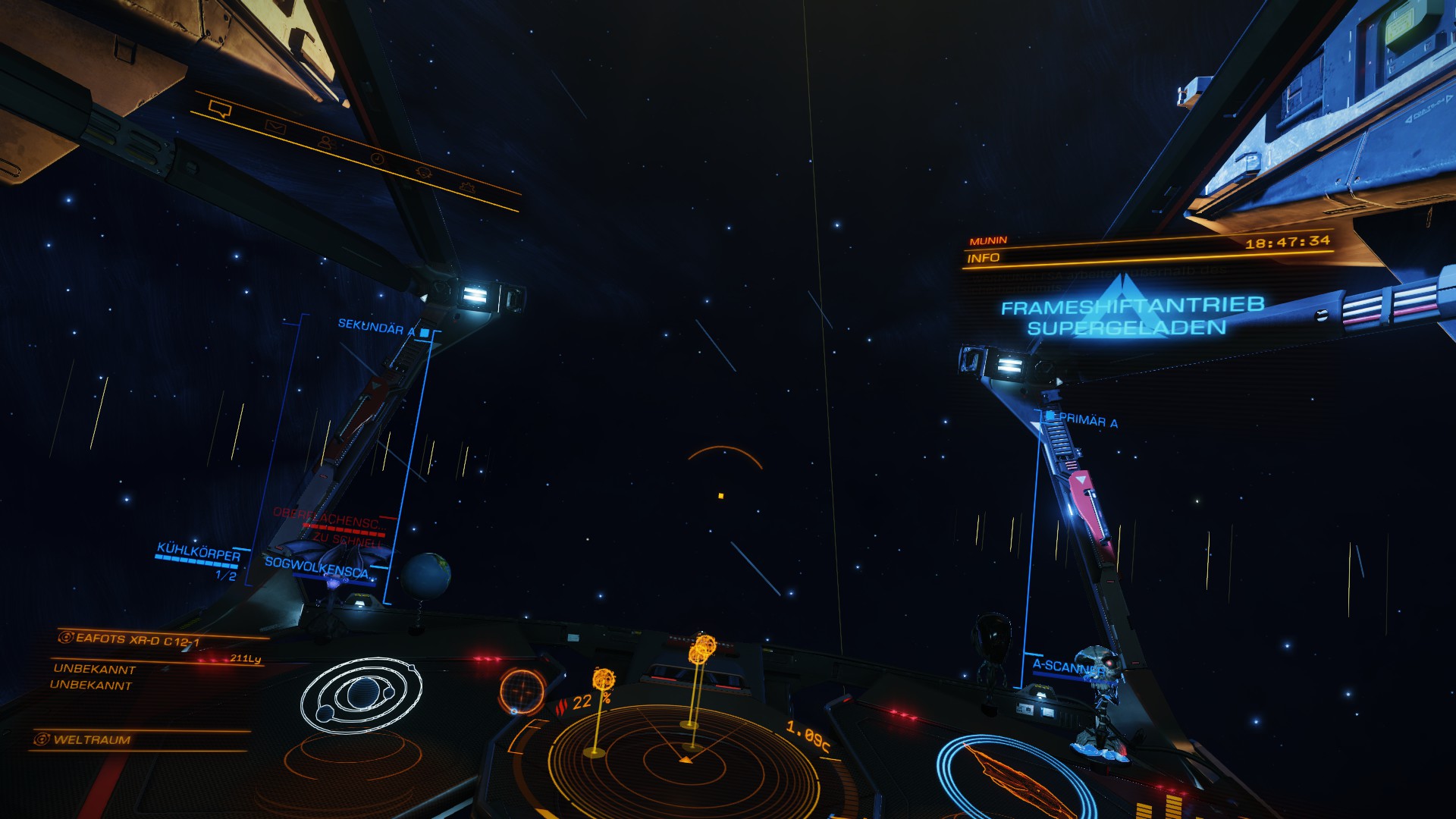Open the MUNIN info panel header

click(x=988, y=241)
